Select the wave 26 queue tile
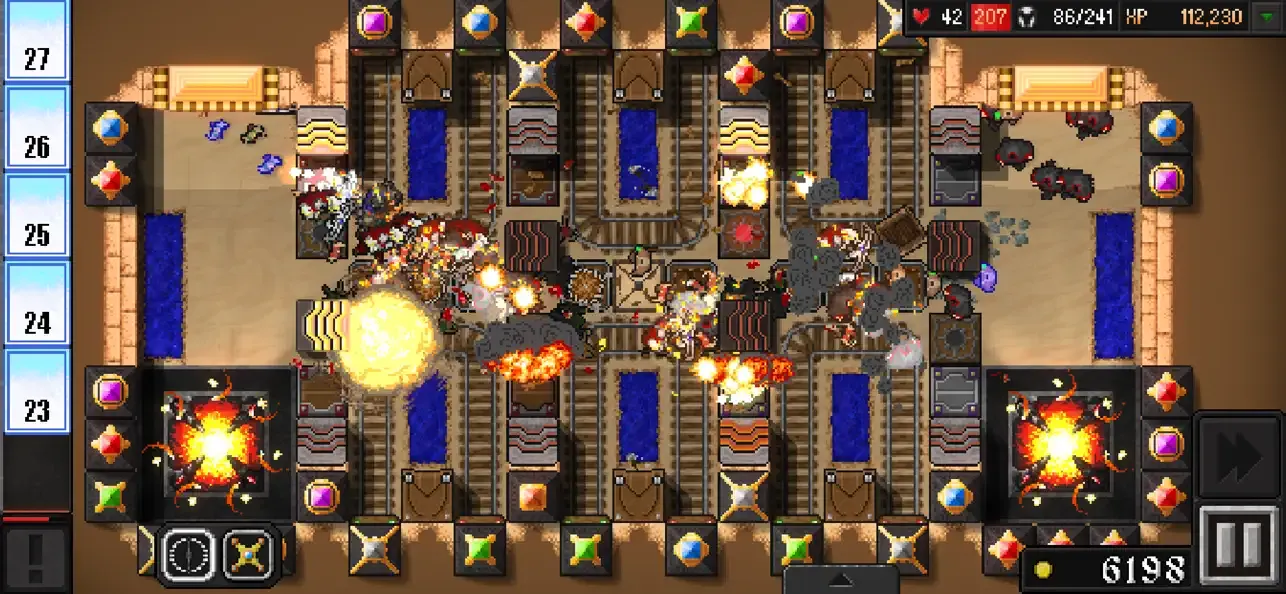This screenshot has width=1286, height=594. click(x=37, y=129)
